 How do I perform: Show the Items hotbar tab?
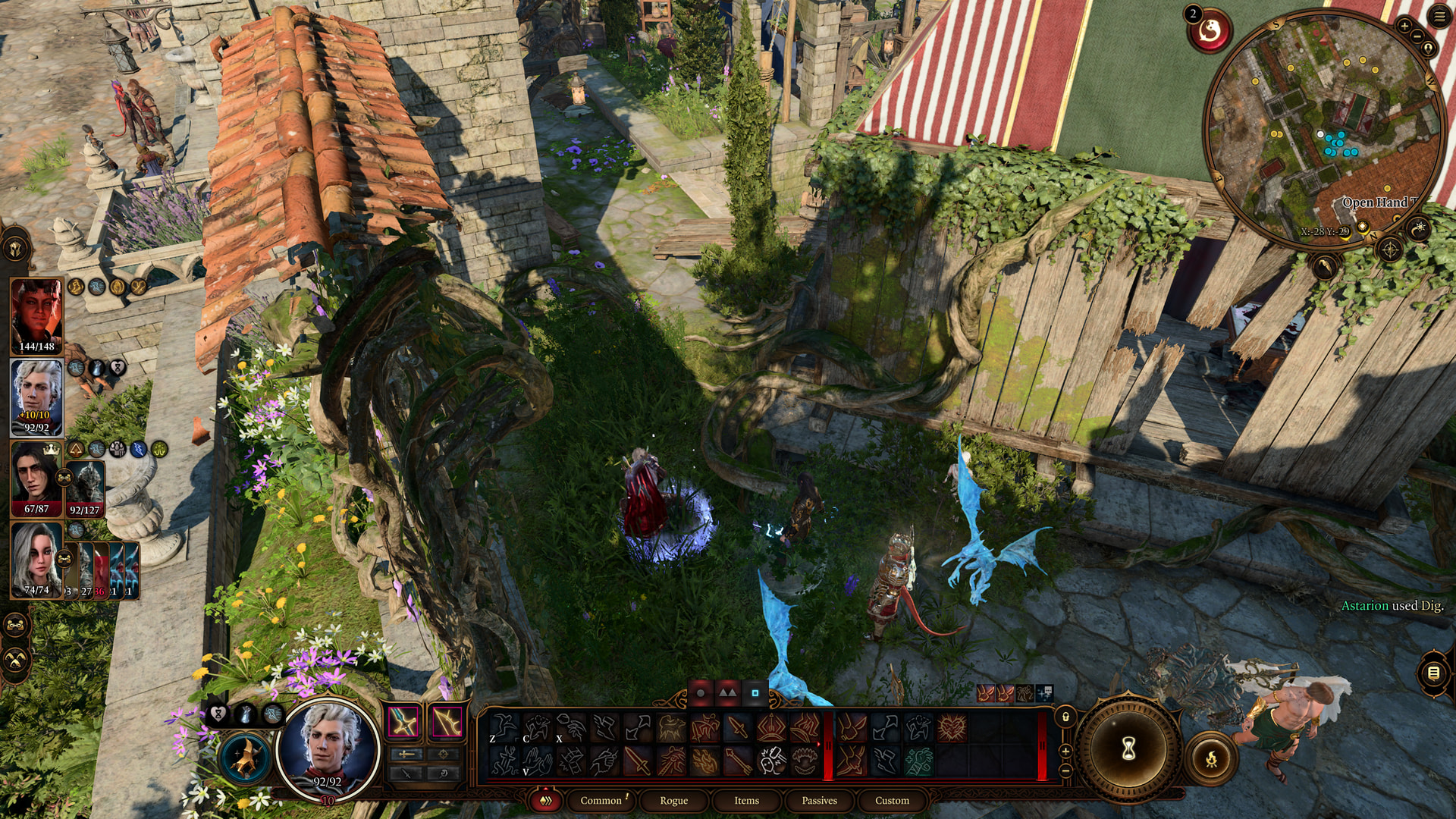click(746, 800)
